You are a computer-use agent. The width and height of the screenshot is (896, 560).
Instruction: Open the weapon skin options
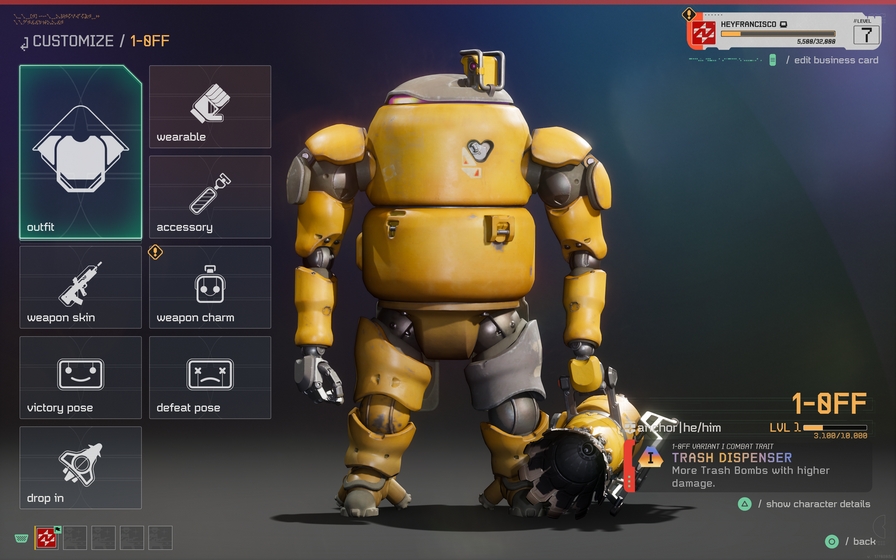(80, 287)
